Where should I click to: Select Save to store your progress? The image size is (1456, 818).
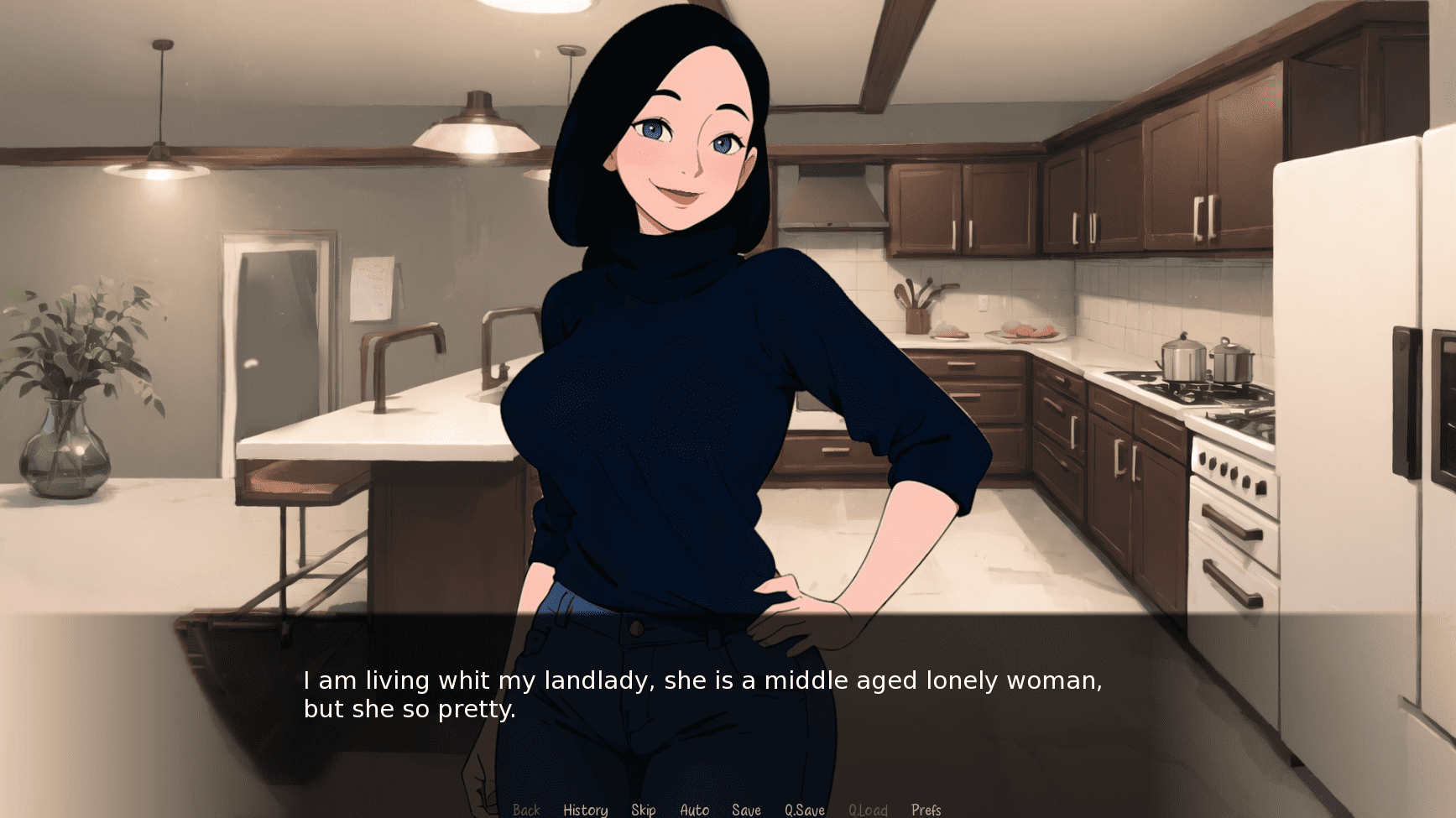[x=746, y=809]
